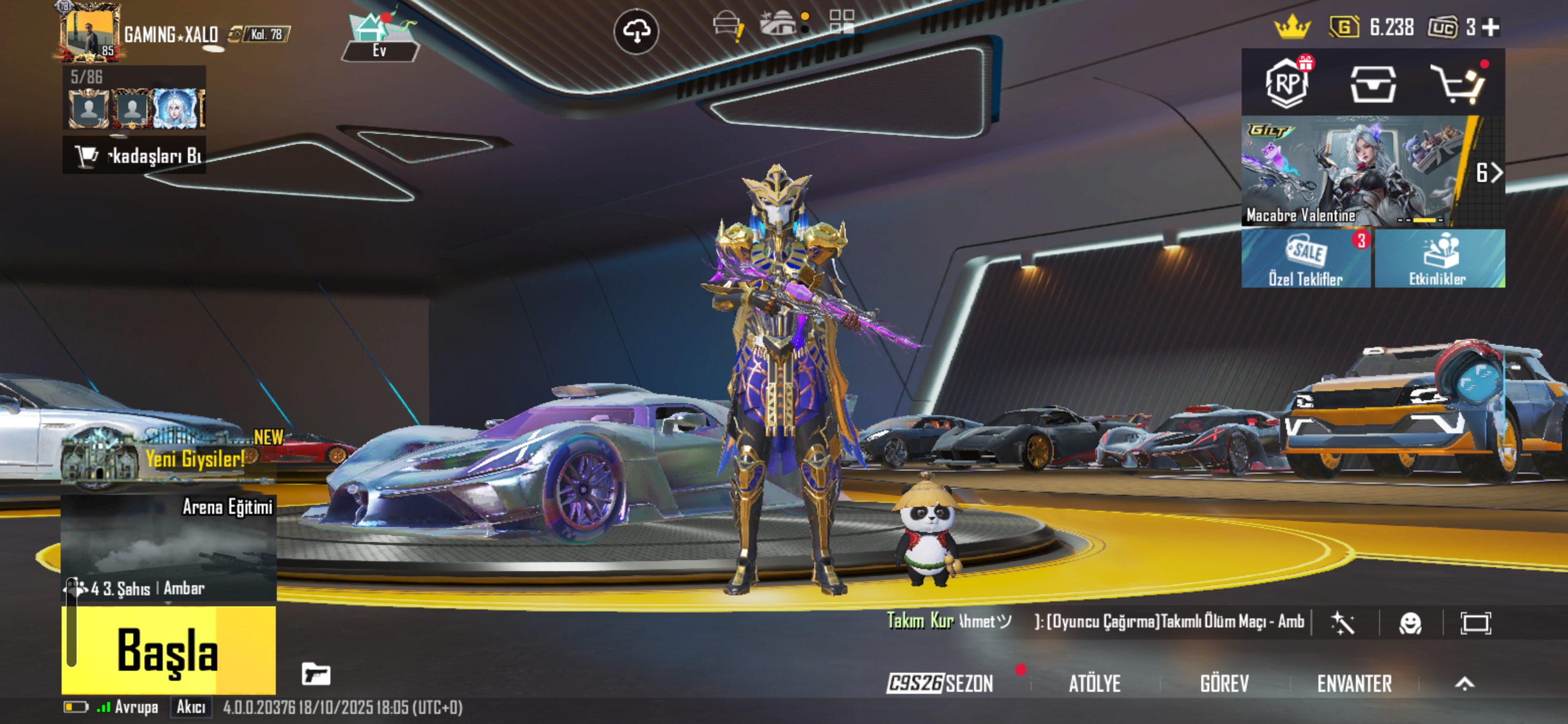Open the GÖREV missions tab
Image resolution: width=1568 pixels, height=724 pixels.
pos(1224,684)
